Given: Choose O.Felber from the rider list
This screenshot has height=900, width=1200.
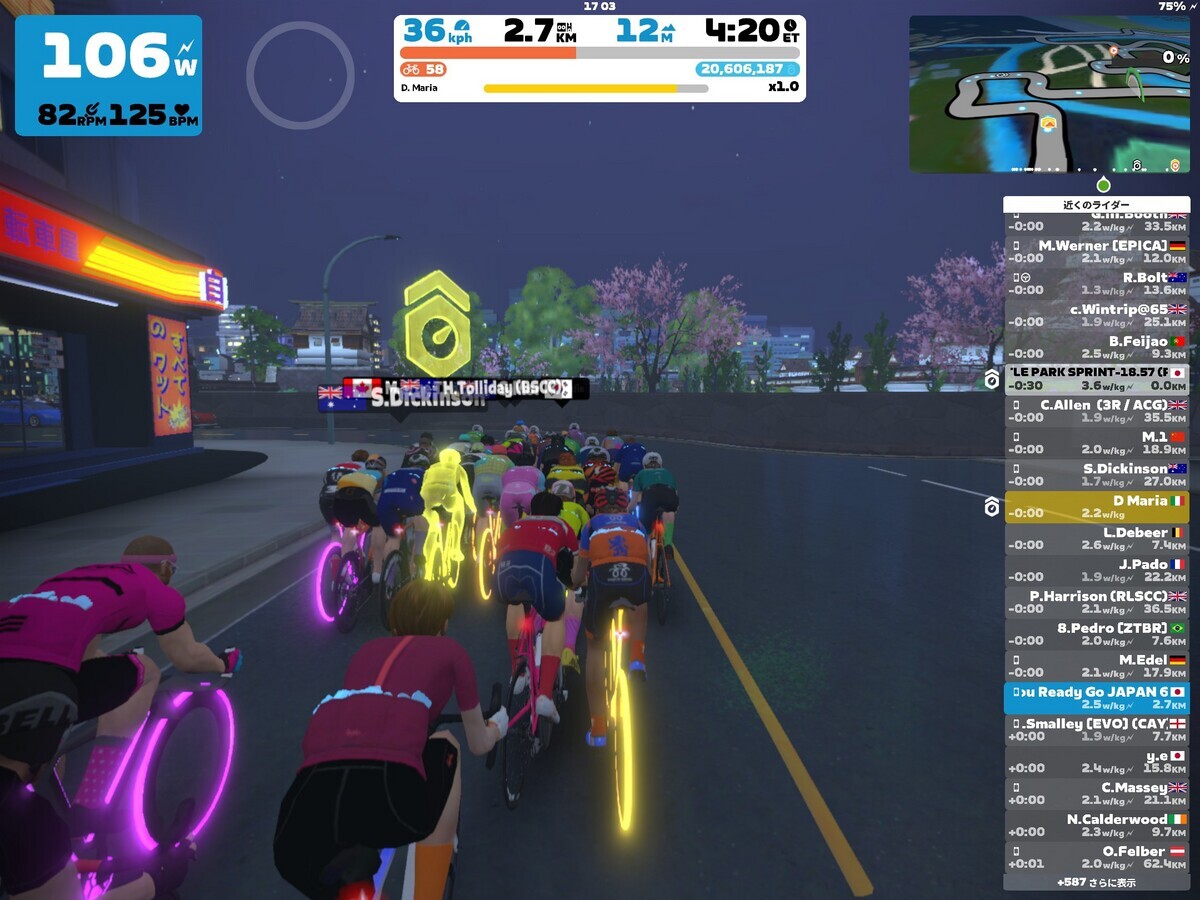Looking at the screenshot, I should click(x=1096, y=857).
